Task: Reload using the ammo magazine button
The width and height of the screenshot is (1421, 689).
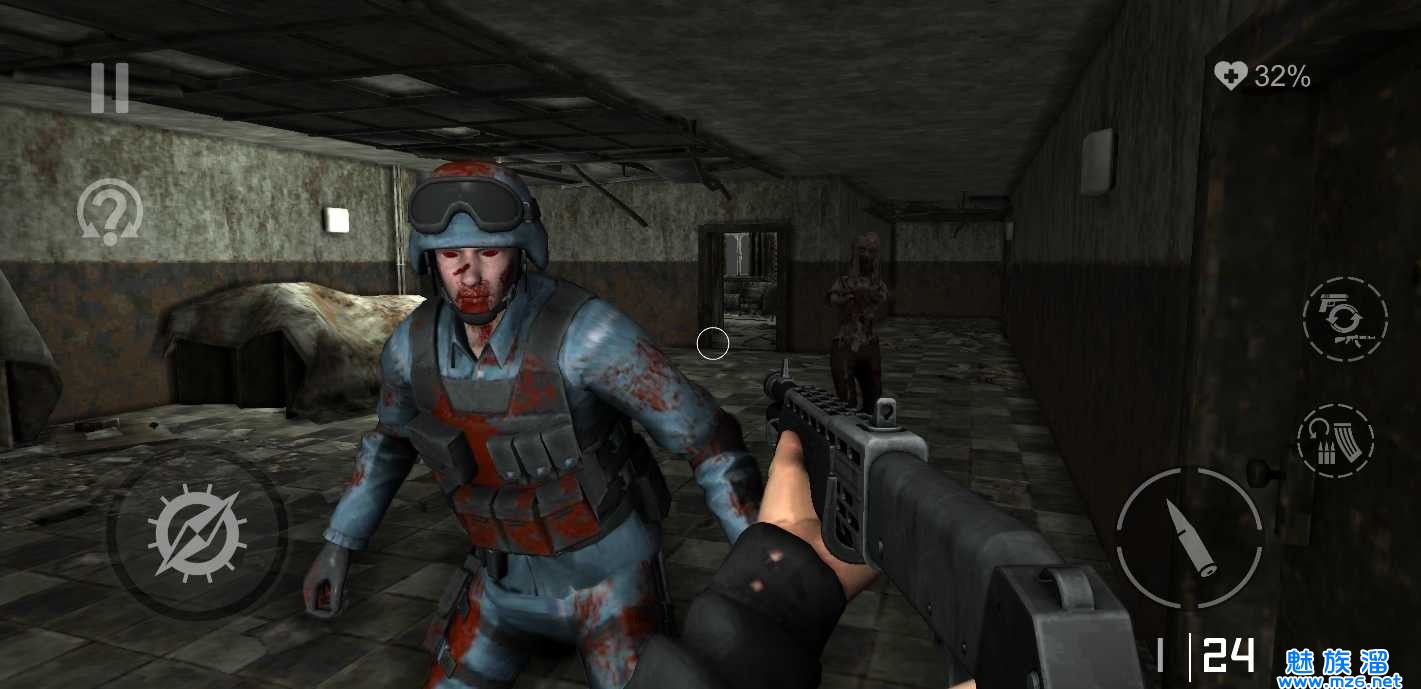Action: point(1335,441)
